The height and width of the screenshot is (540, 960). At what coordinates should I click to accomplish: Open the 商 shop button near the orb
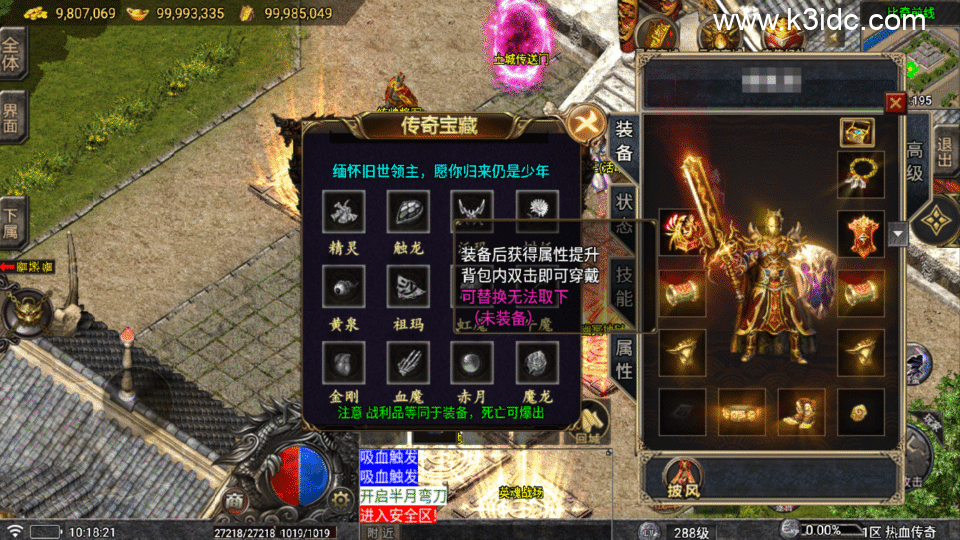(236, 500)
